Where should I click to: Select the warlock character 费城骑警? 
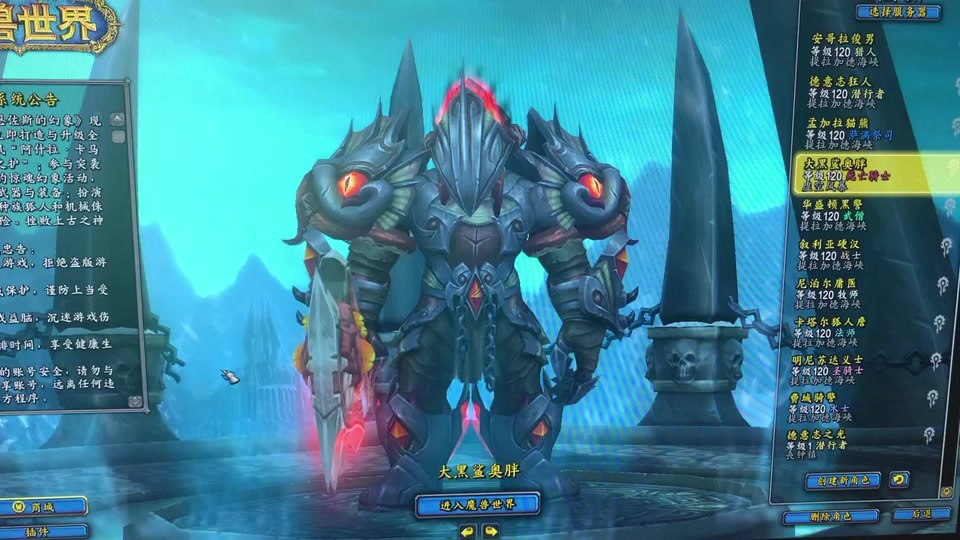click(852, 409)
